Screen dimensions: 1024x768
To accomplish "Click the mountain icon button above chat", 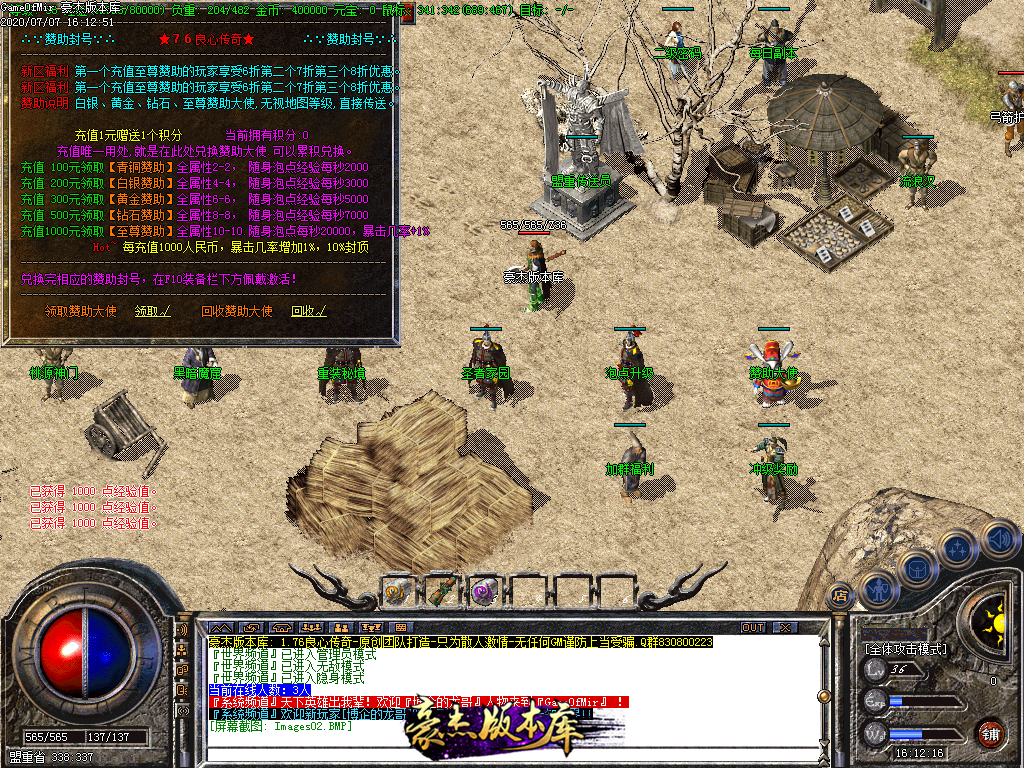I will point(220,628).
